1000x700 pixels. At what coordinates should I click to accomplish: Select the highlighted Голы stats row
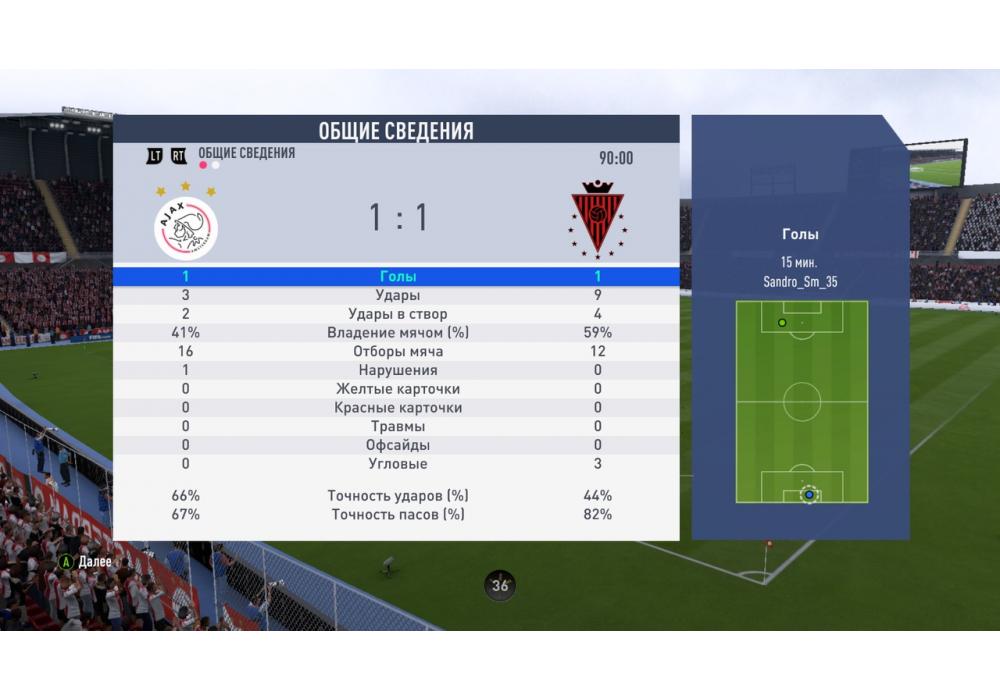tap(398, 276)
